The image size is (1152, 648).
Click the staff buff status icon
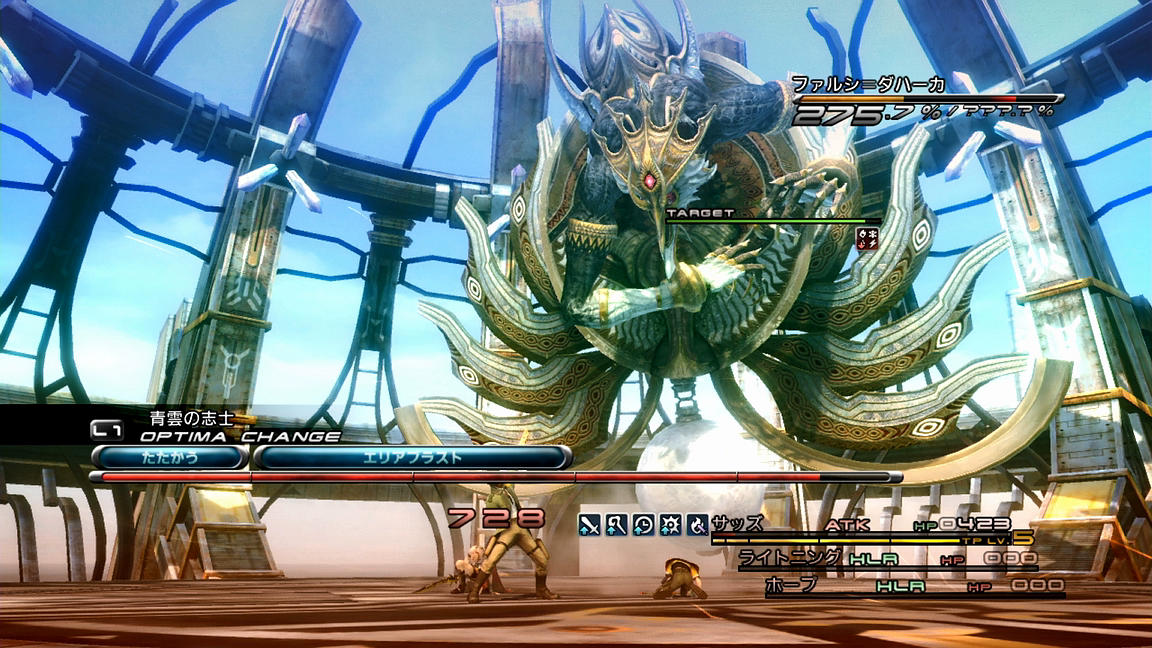616,523
